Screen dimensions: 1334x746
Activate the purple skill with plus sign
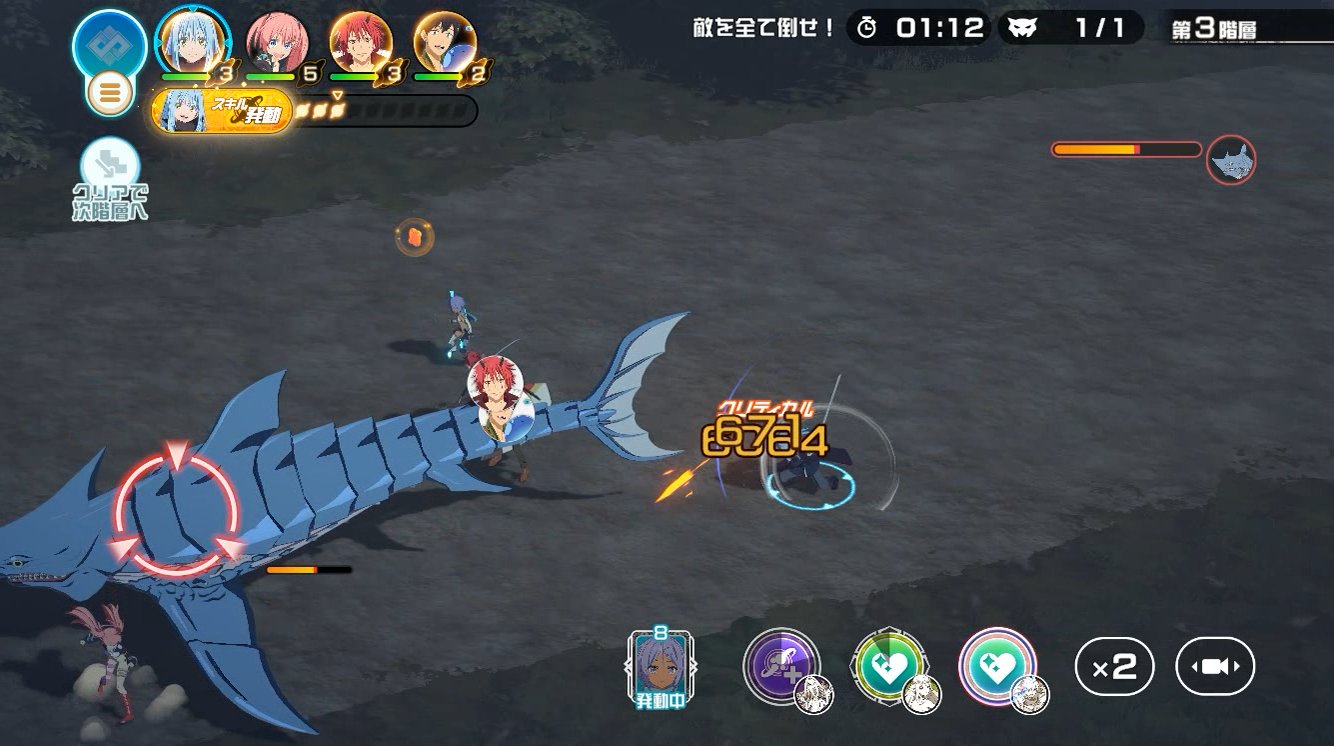(781, 666)
